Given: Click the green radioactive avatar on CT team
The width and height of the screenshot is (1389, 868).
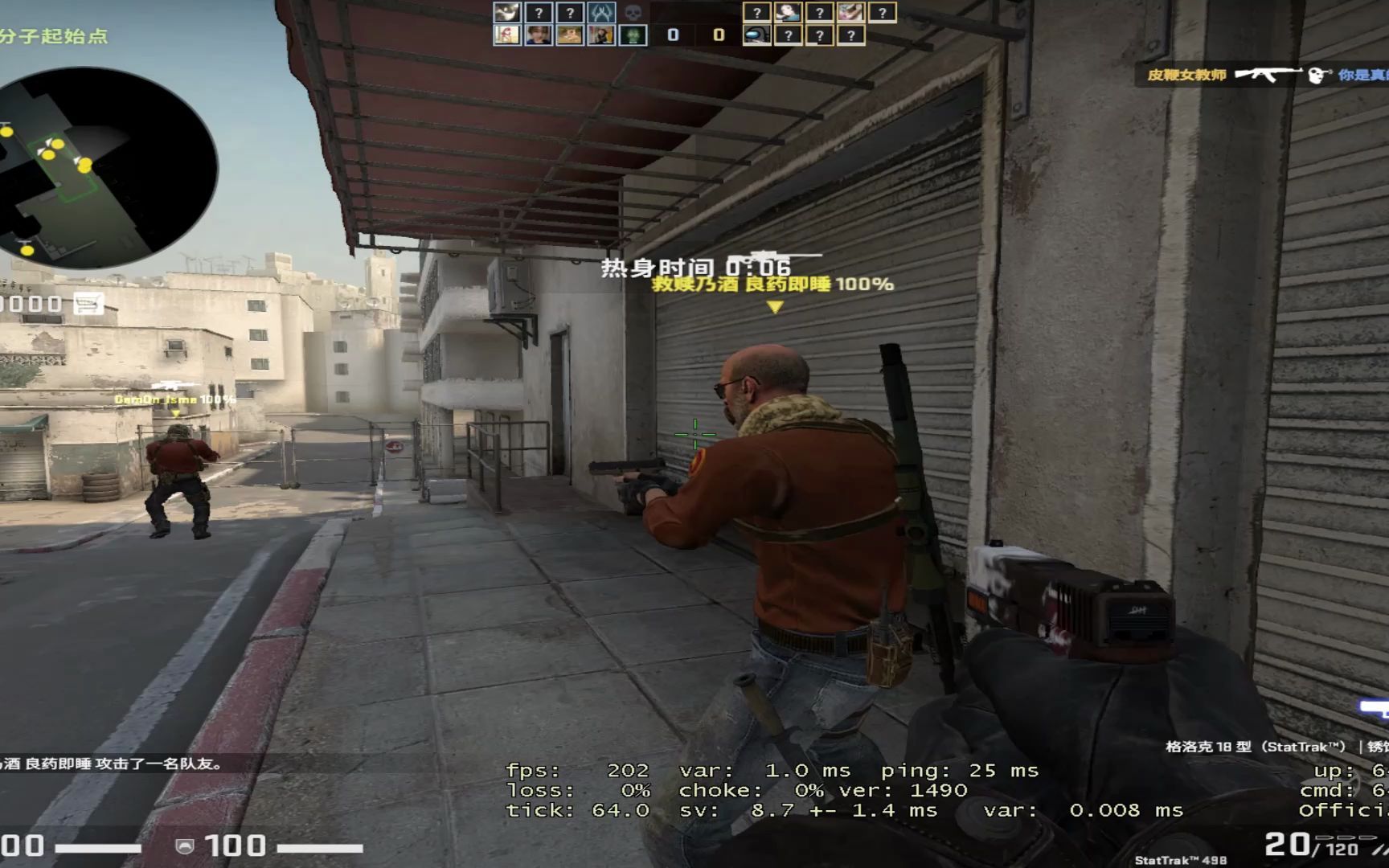Looking at the screenshot, I should coord(634,35).
